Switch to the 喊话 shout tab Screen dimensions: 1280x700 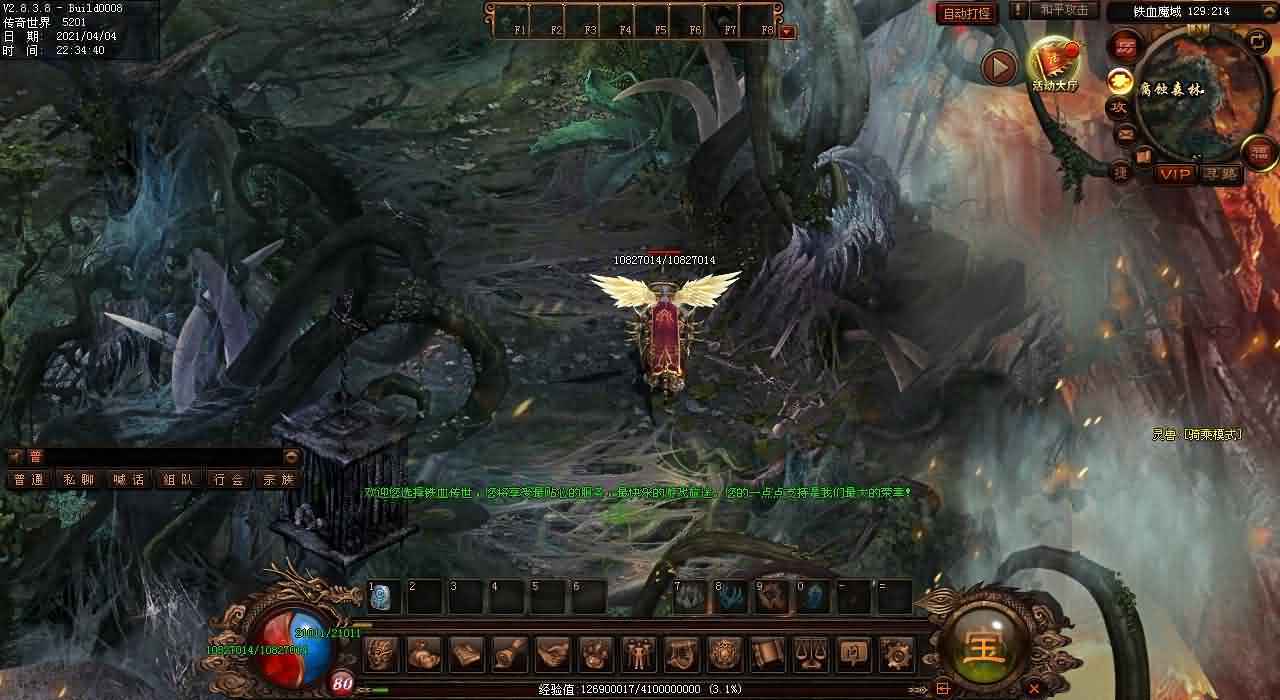tap(128, 480)
